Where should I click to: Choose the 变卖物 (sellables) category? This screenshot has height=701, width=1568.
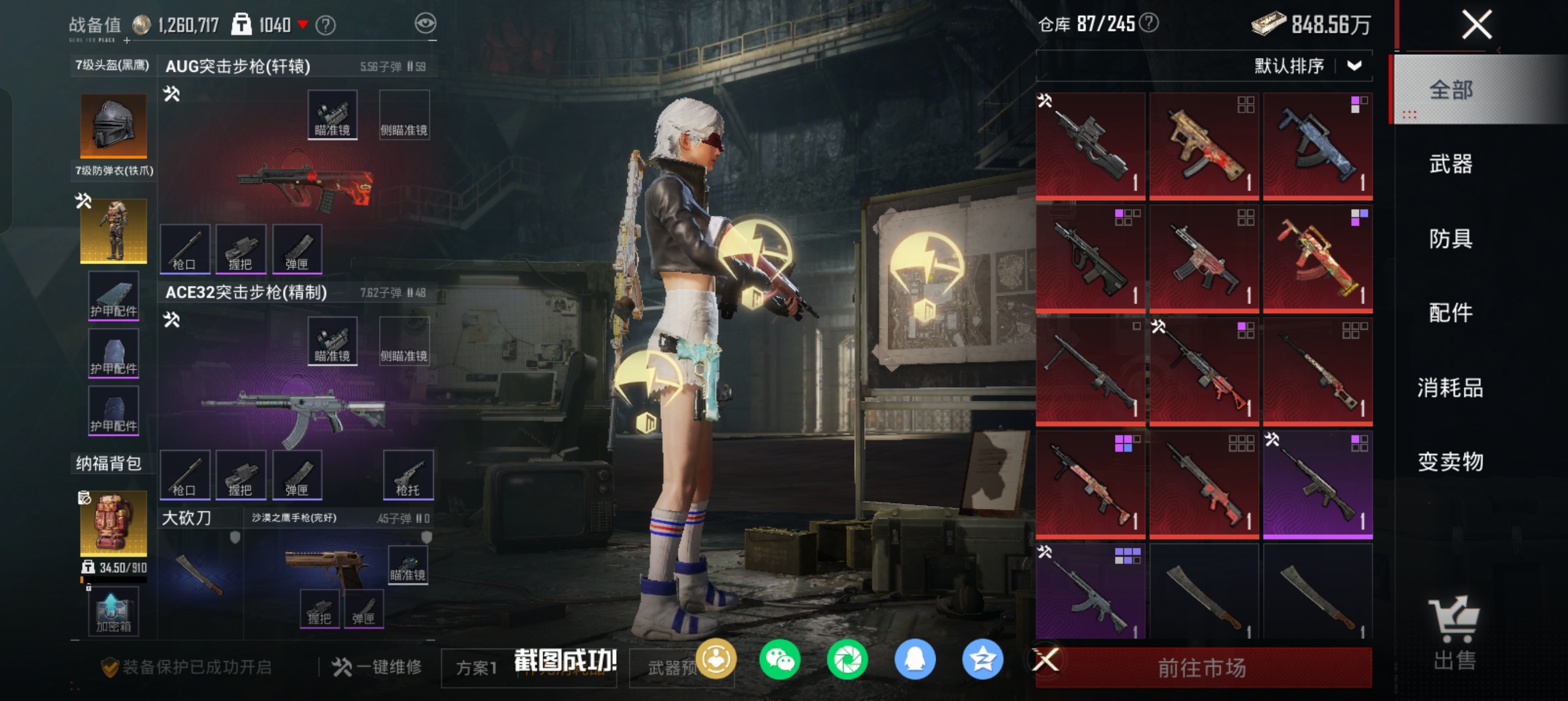click(x=1450, y=462)
